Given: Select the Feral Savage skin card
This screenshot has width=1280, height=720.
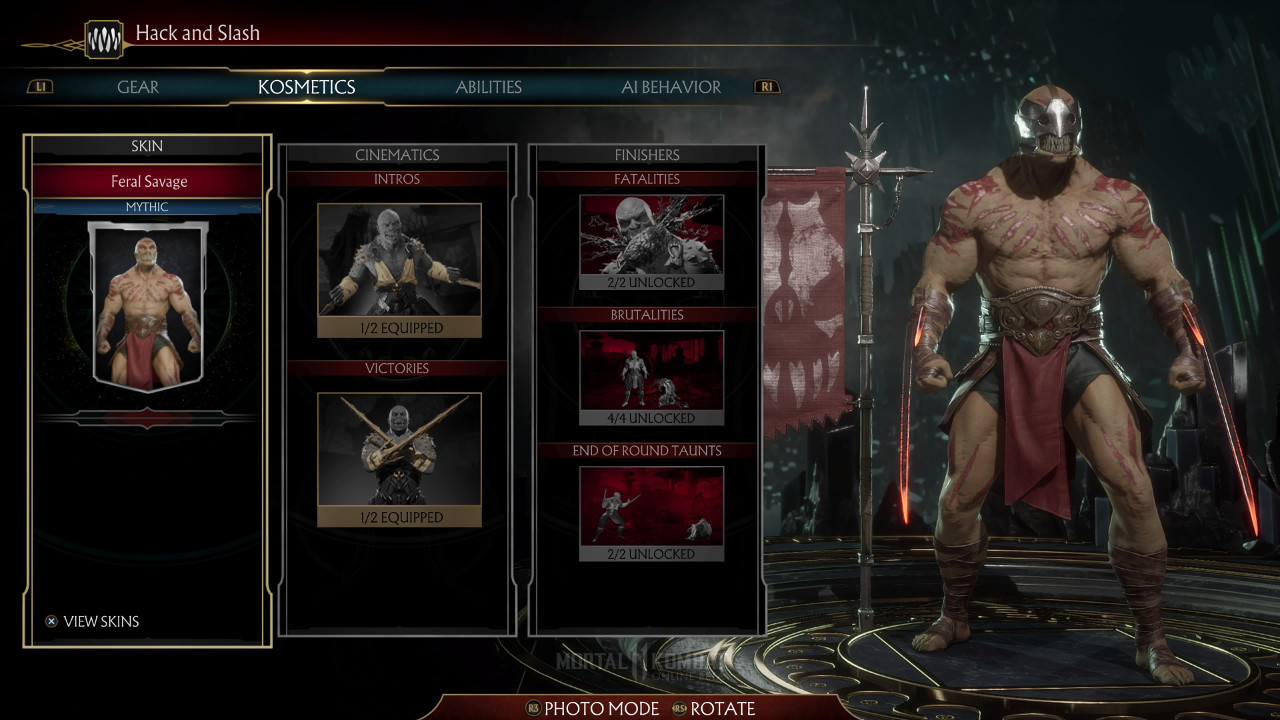Looking at the screenshot, I should pos(148,305).
